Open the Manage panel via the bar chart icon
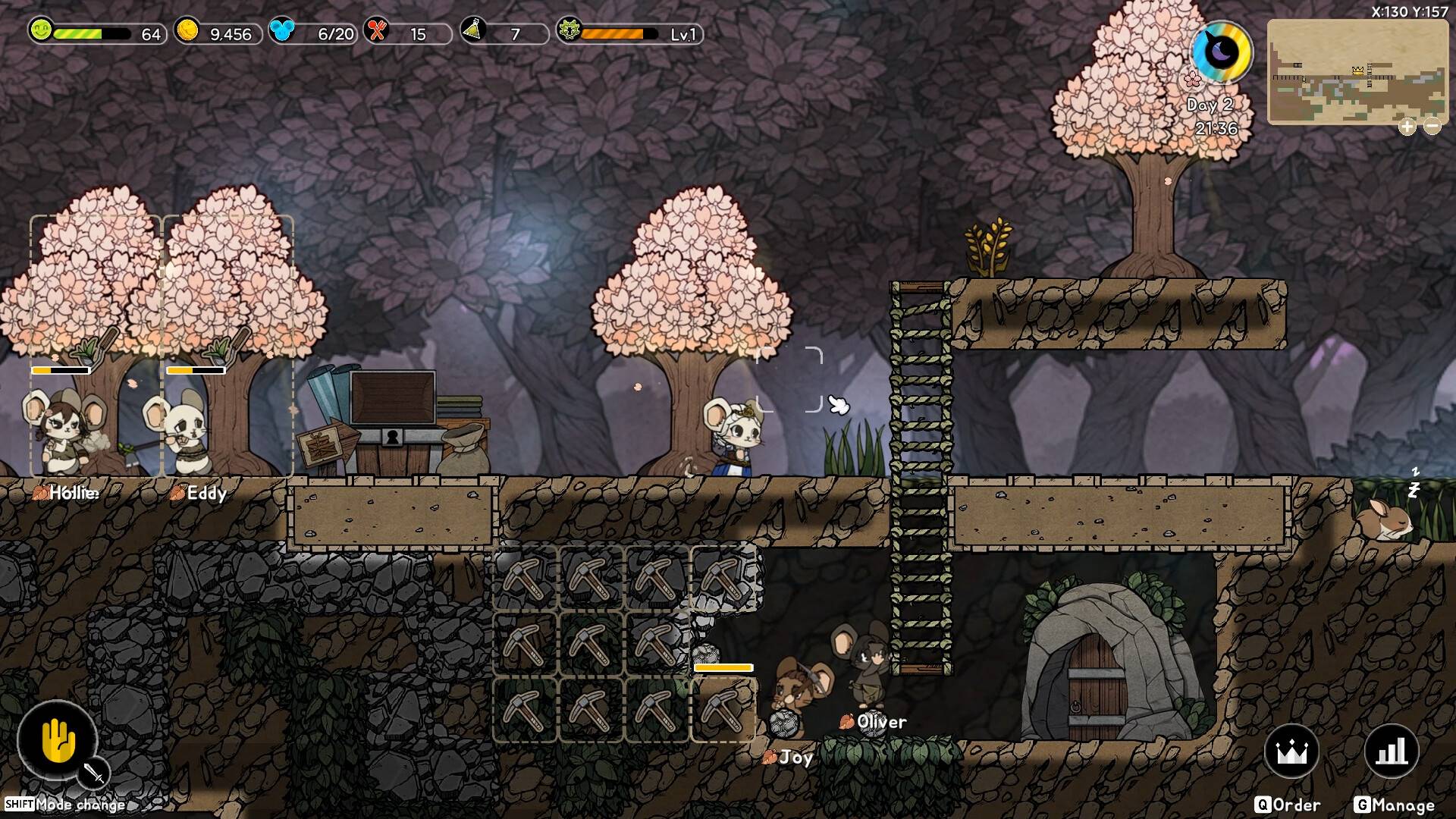The width and height of the screenshot is (1456, 819). (x=1390, y=752)
